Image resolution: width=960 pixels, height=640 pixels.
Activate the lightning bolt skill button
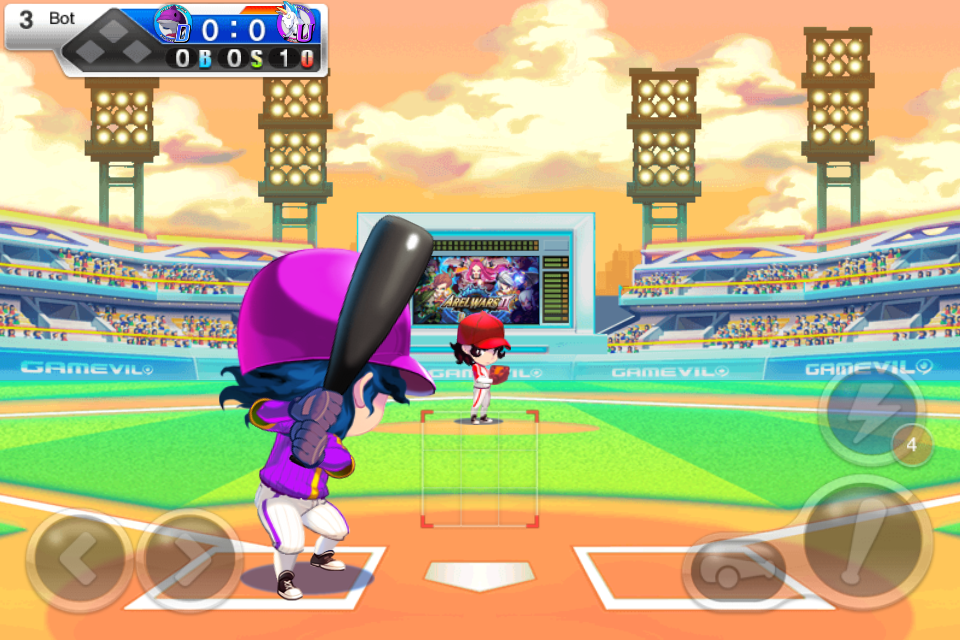[x=868, y=412]
